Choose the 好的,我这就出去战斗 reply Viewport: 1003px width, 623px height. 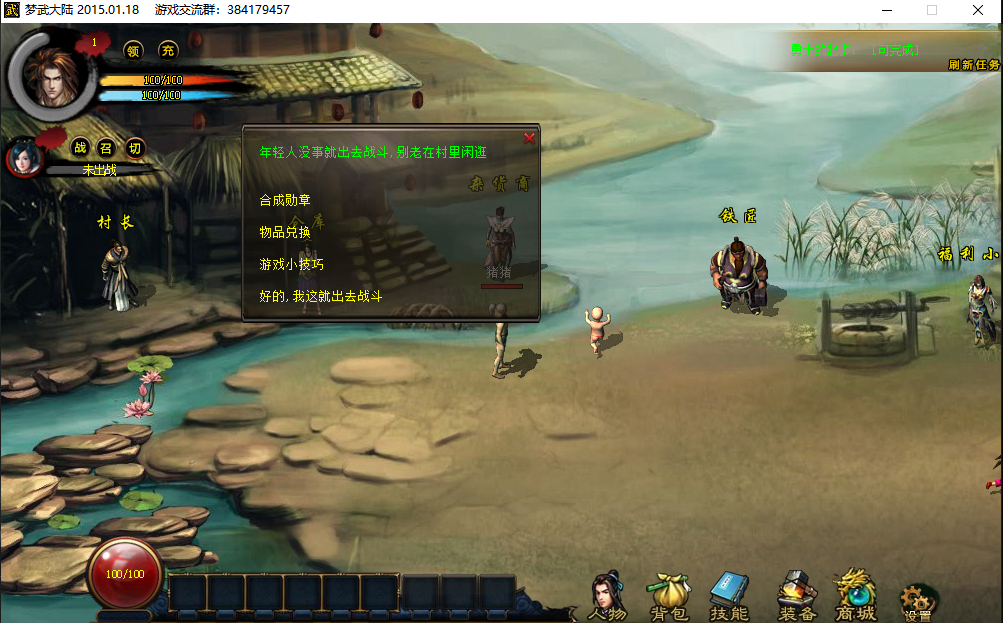point(320,296)
